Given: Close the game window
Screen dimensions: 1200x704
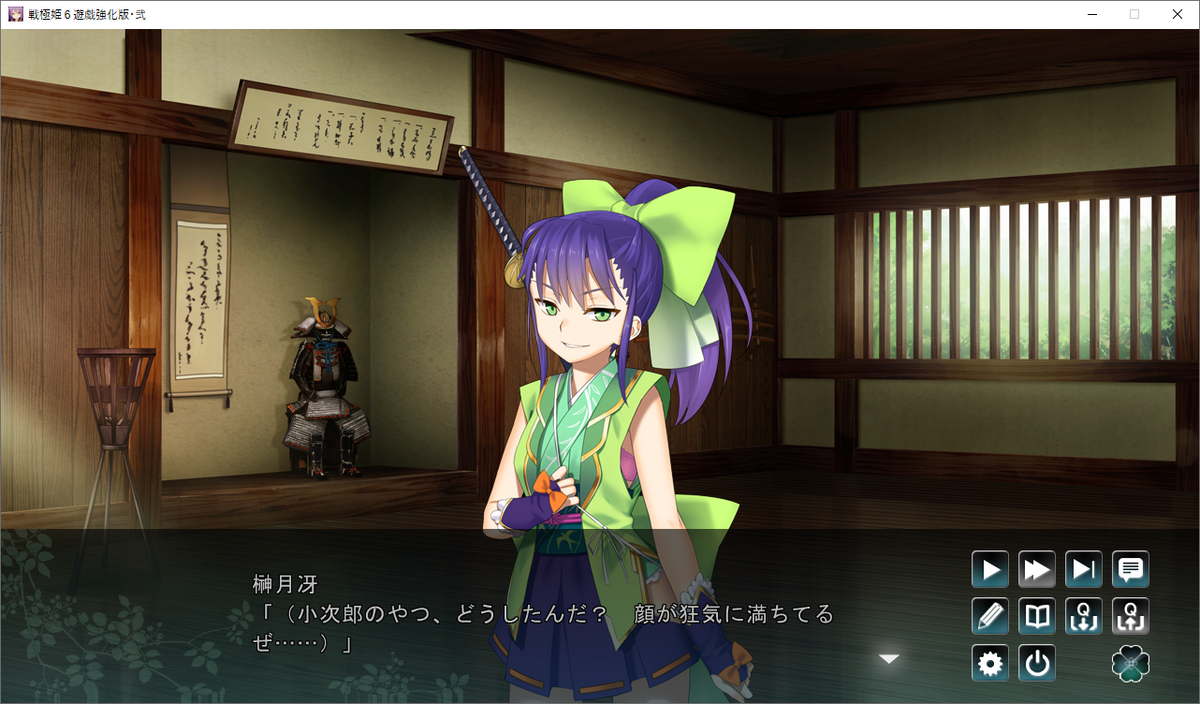Looking at the screenshot, I should (1176, 14).
